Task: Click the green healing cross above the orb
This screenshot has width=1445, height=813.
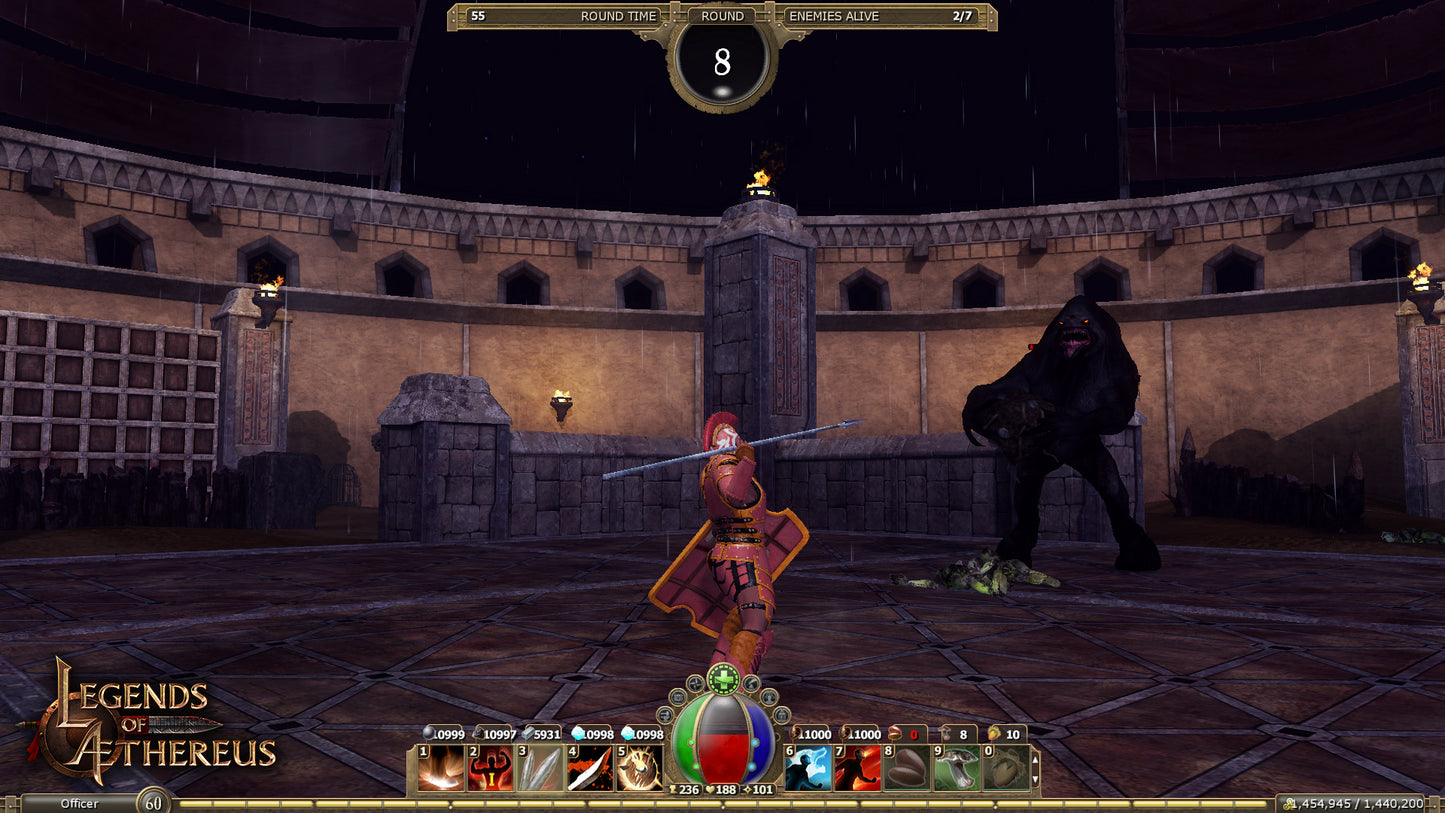Action: pyautogui.click(x=723, y=678)
